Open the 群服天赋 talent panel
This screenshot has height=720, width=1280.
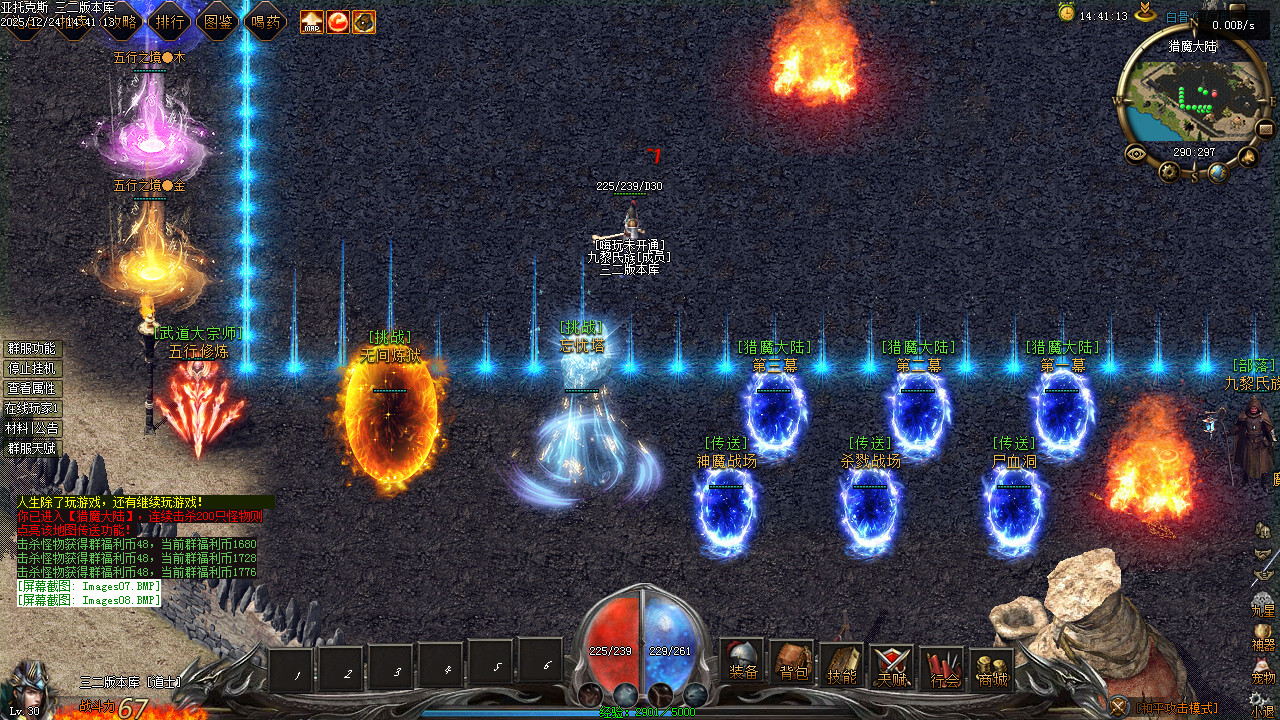point(32,449)
